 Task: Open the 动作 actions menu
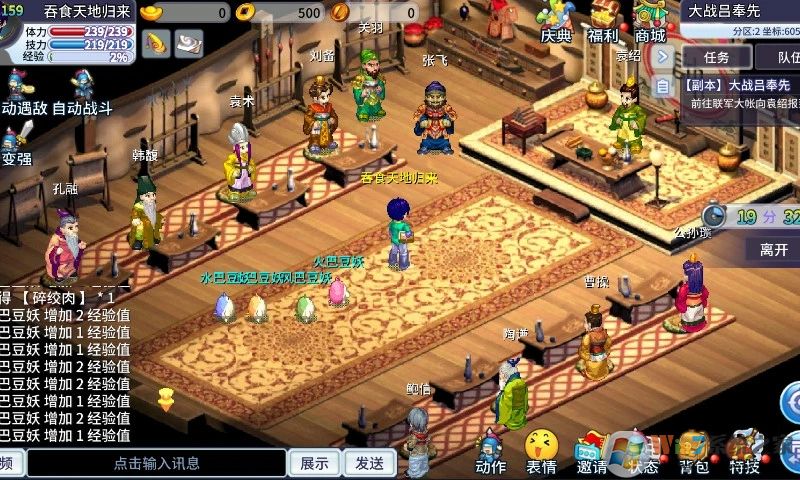point(490,451)
